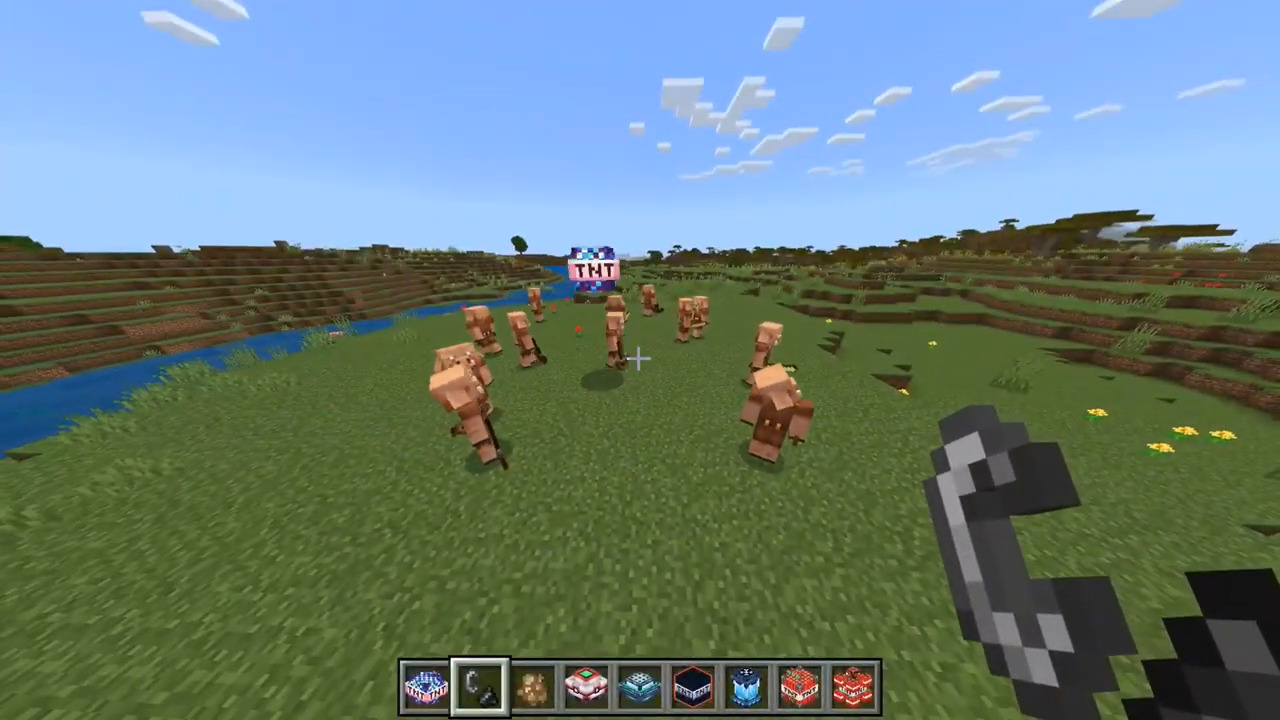The width and height of the screenshot is (1280, 720).
Task: Click the currently highlighted hotbar slot
Action: tap(478, 683)
